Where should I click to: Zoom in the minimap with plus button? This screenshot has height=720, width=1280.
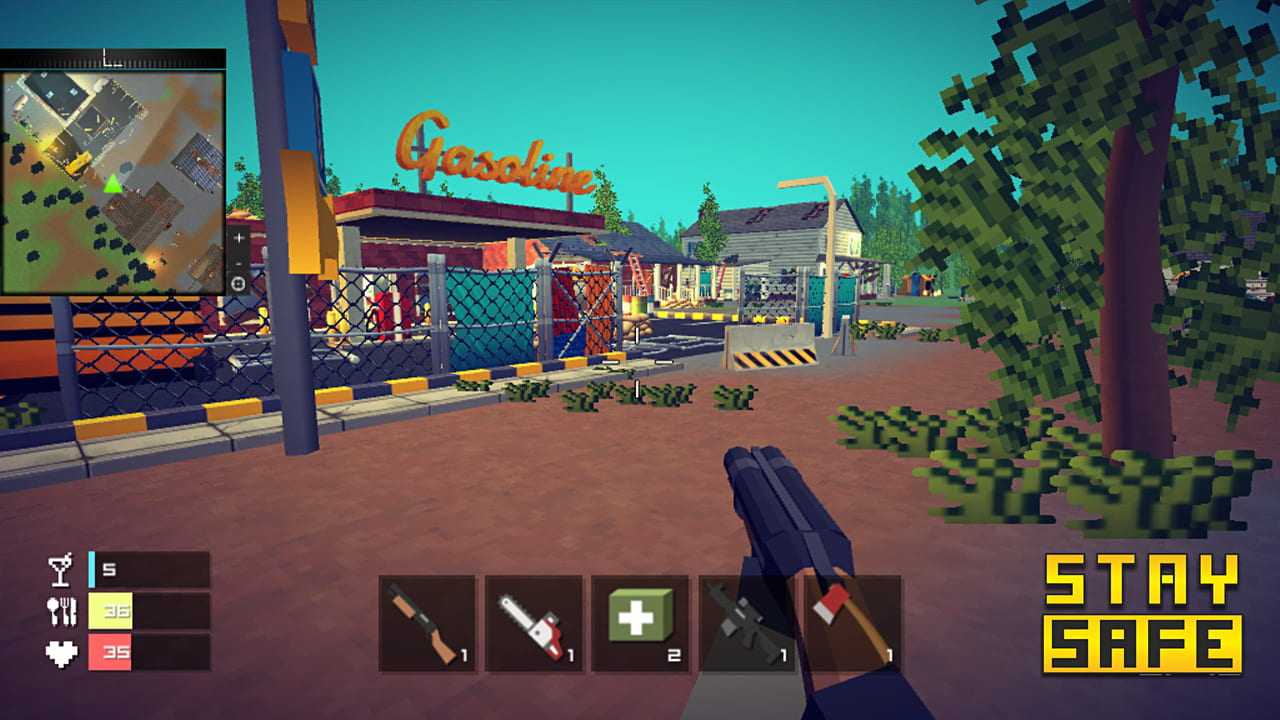(238, 240)
